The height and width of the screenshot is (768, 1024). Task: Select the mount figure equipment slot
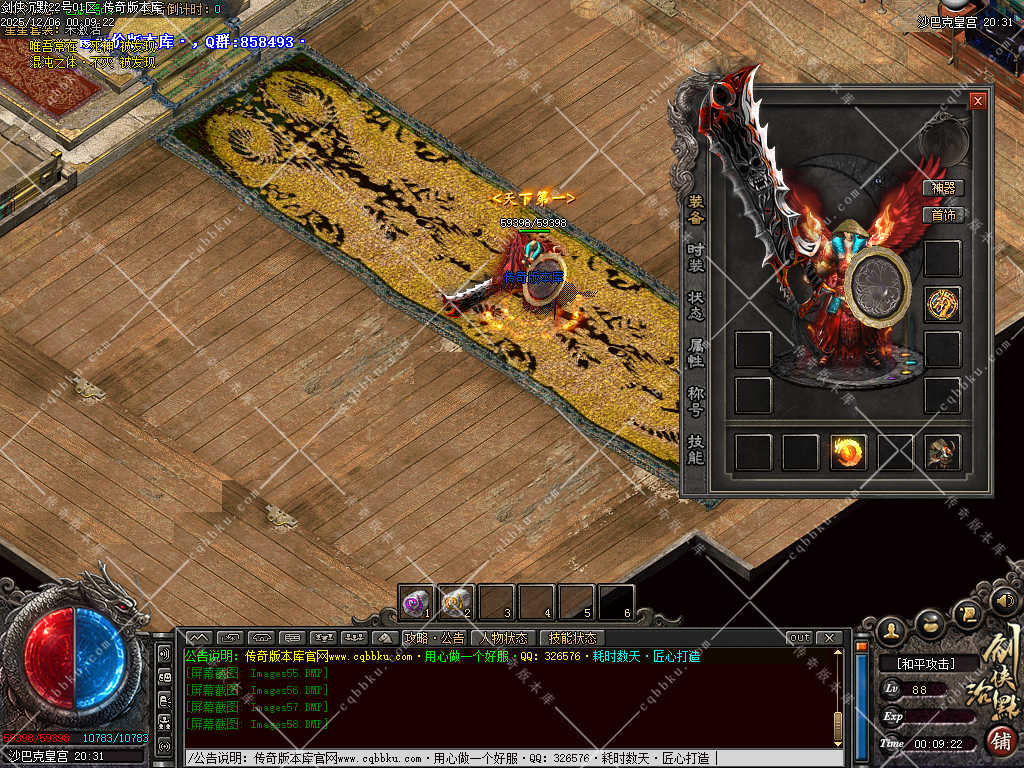pyautogui.click(x=942, y=453)
